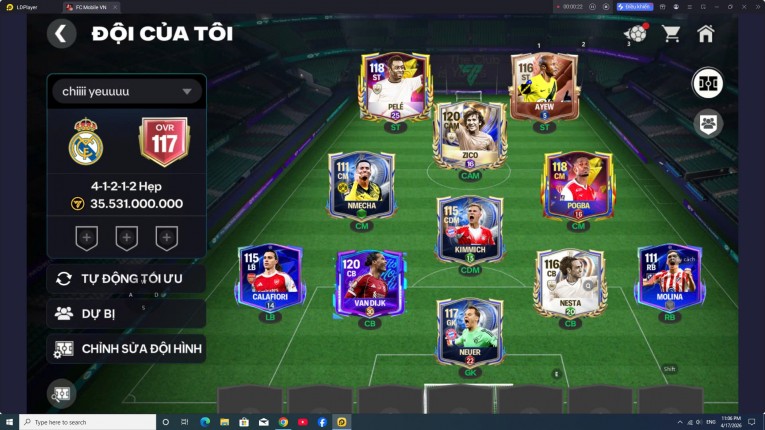The width and height of the screenshot is (765, 430).
Task: Return to the home screen
Action: point(706,33)
